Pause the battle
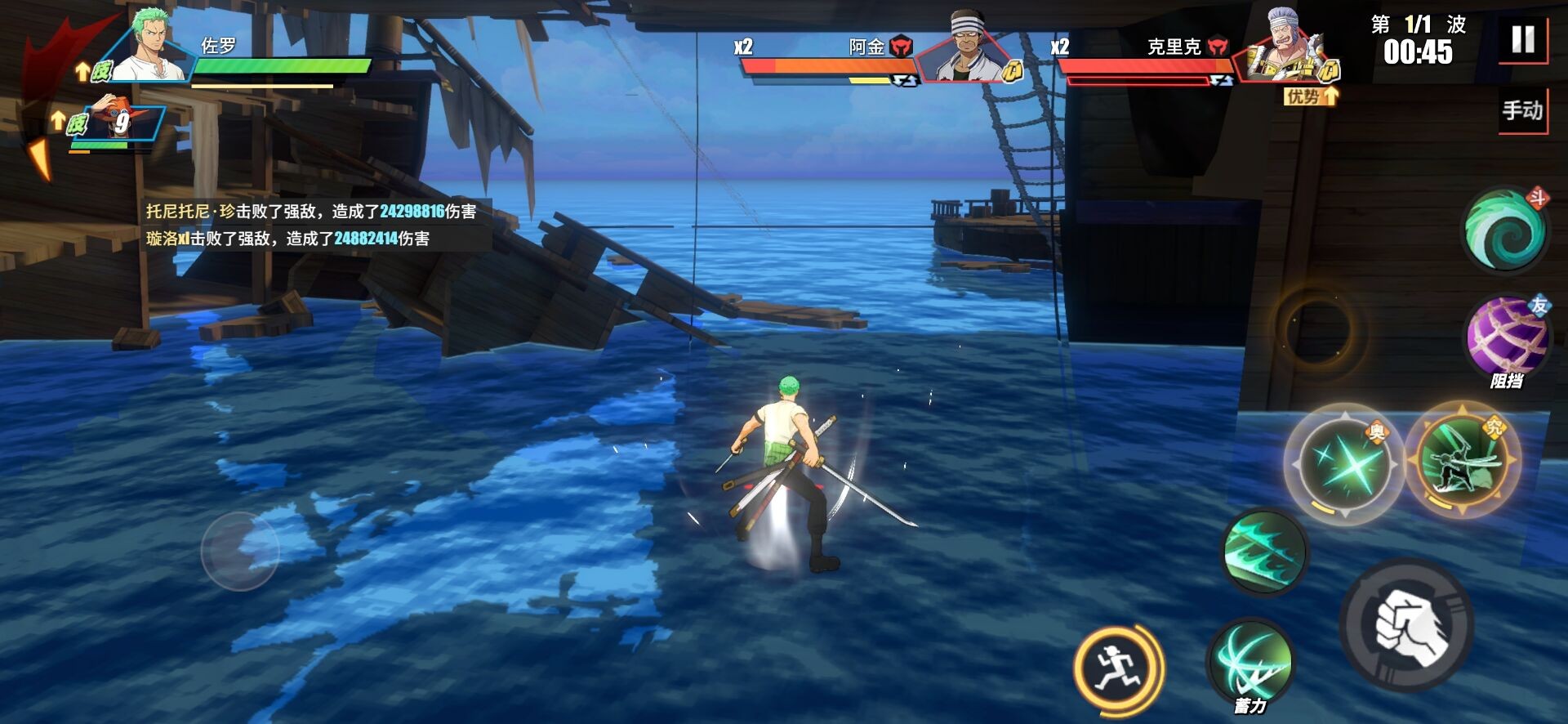This screenshot has width=1568, height=724. pos(1523,38)
